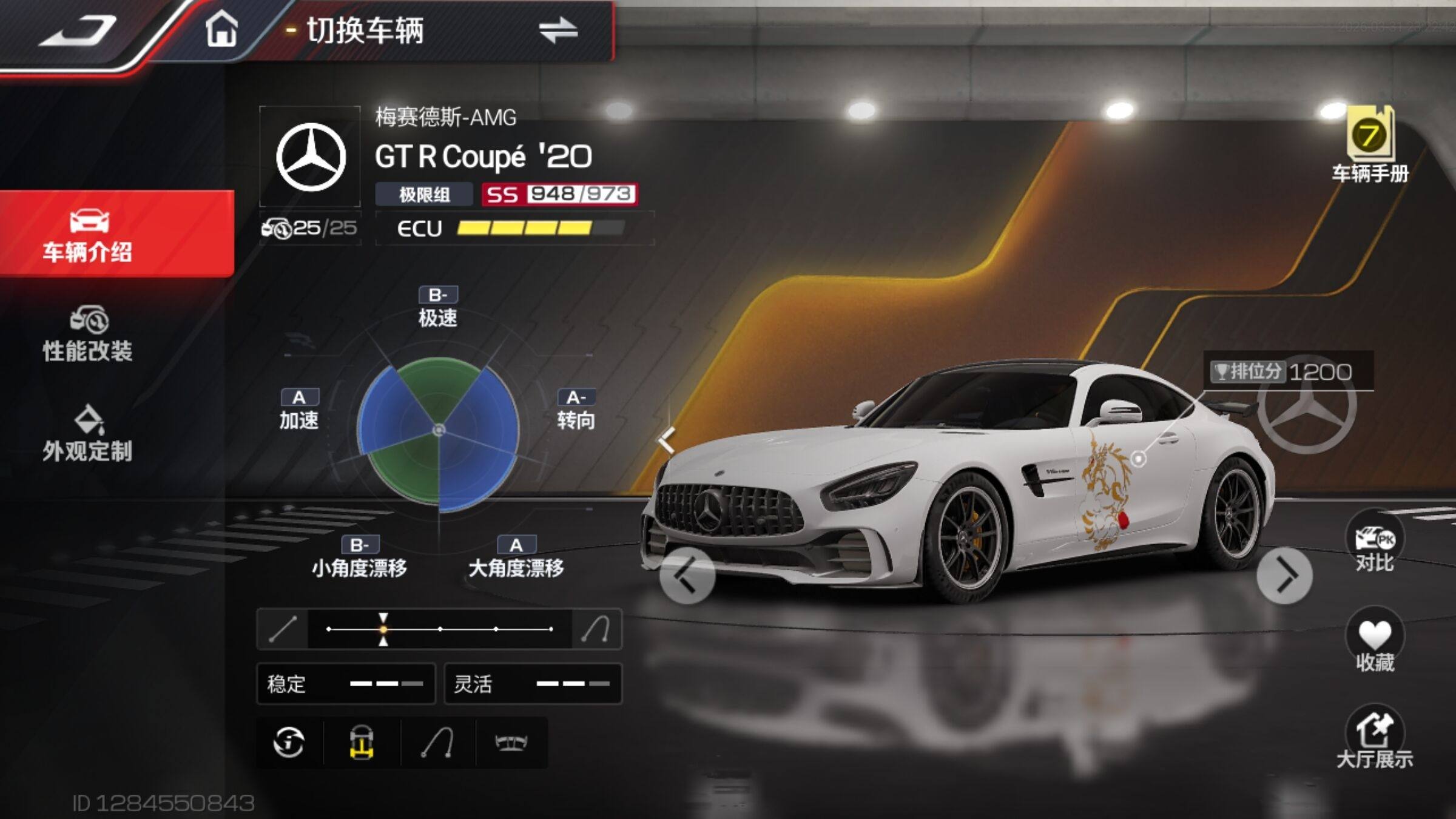Click the Mercedes brand logo box

click(x=311, y=157)
